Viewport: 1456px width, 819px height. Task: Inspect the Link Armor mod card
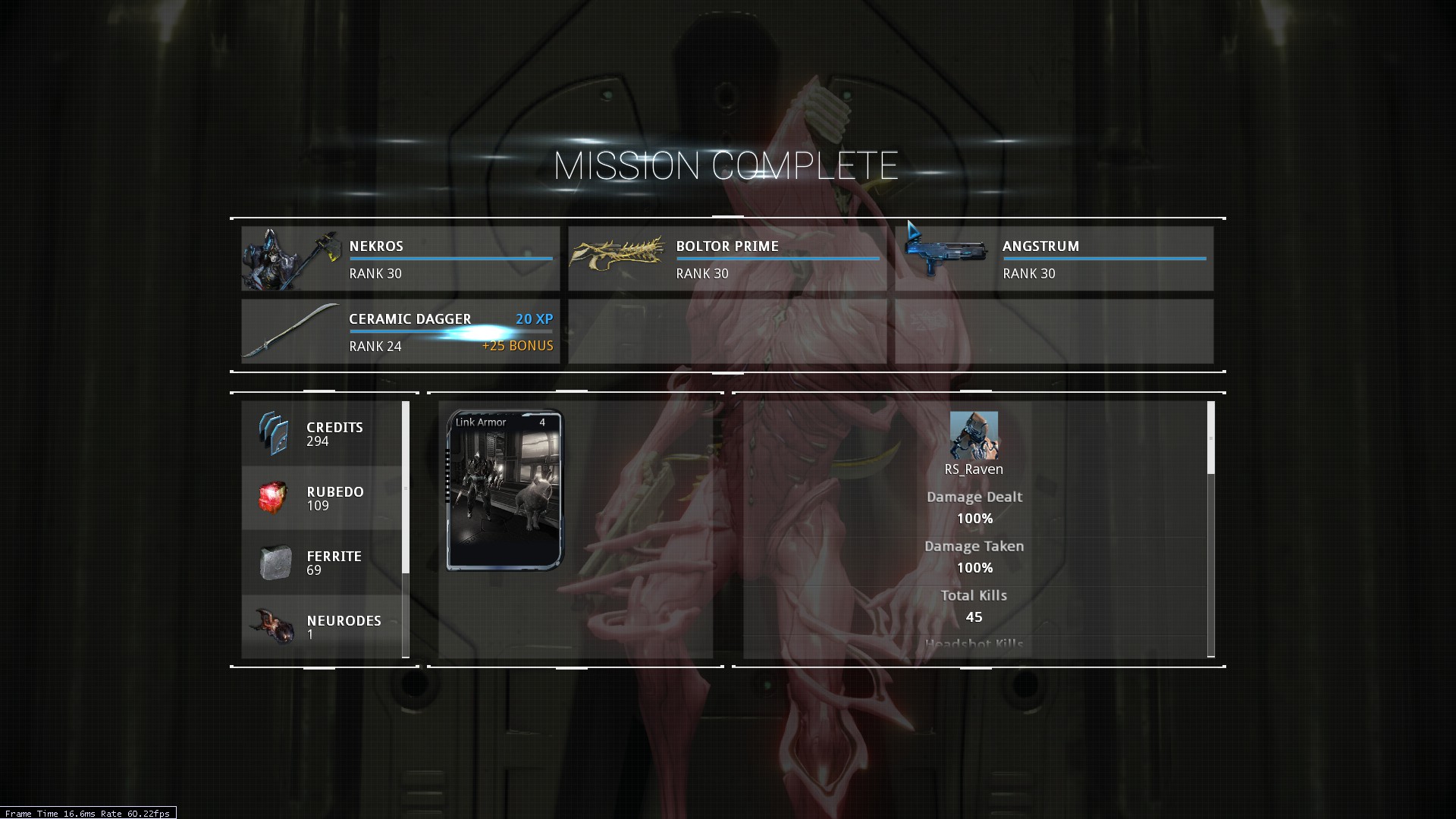(505, 490)
